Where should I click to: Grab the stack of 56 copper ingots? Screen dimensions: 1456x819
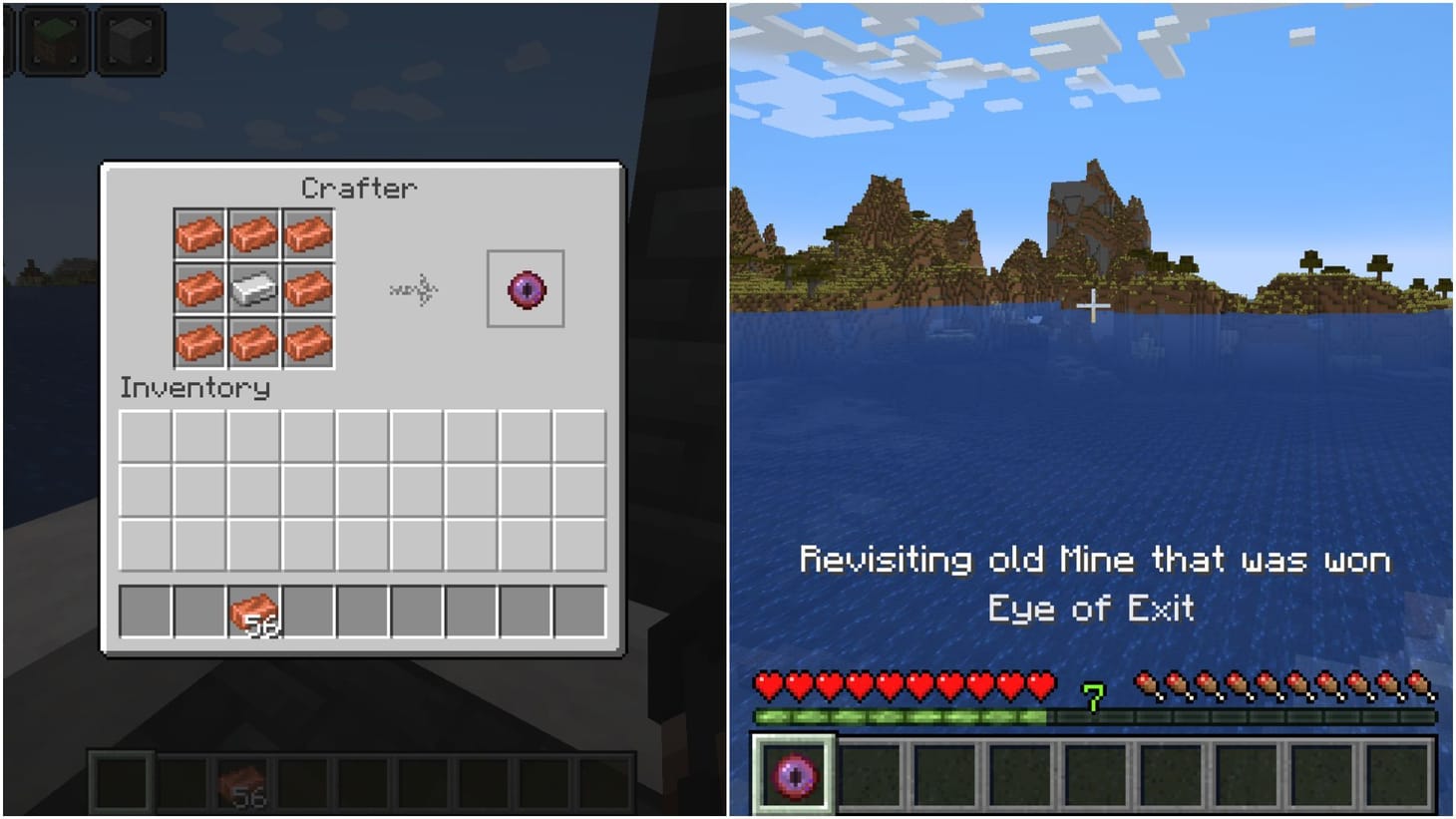[255, 612]
